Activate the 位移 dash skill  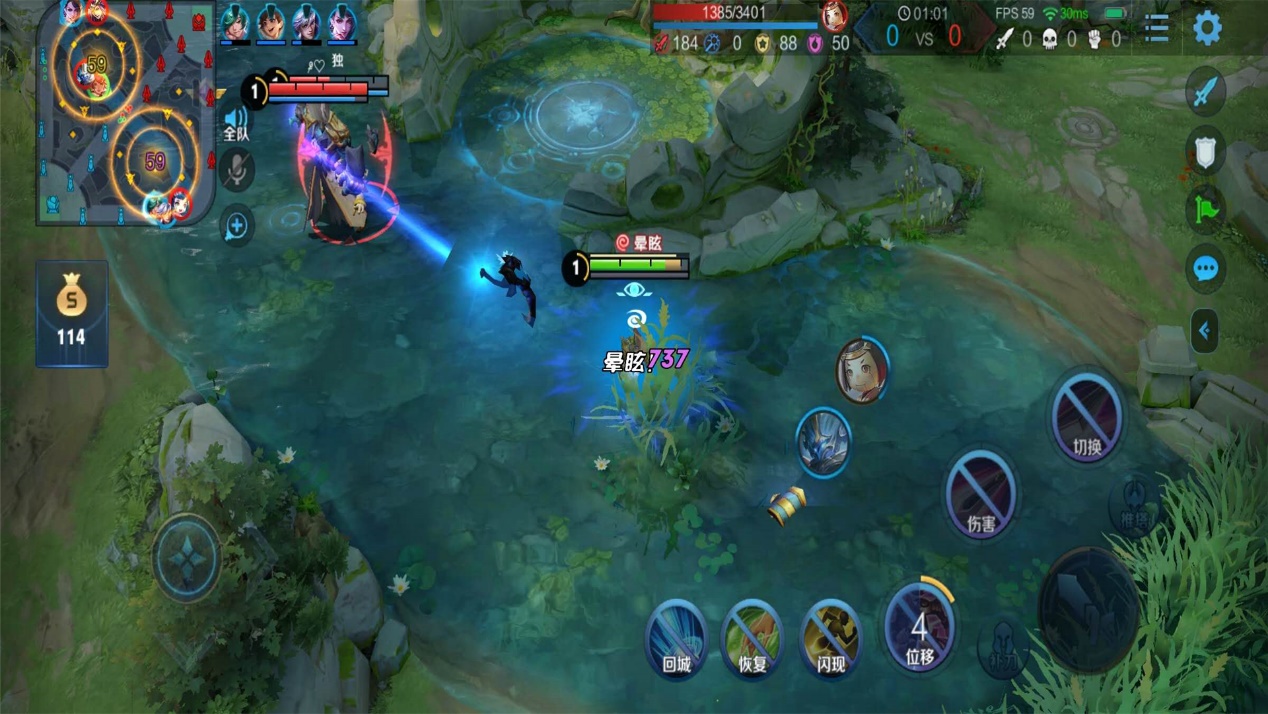(x=919, y=627)
